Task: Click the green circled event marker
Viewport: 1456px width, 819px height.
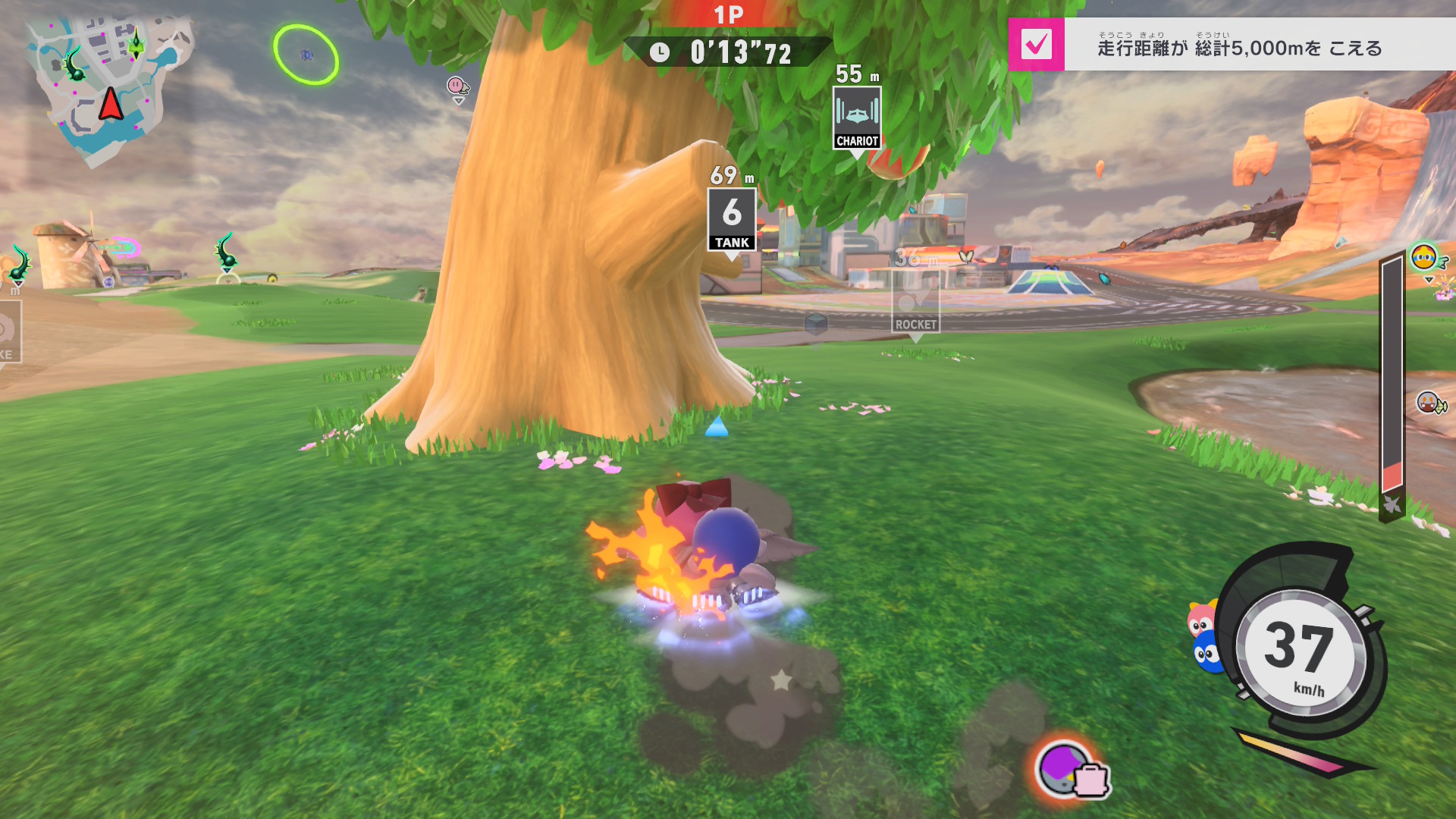Action: pyautogui.click(x=306, y=55)
